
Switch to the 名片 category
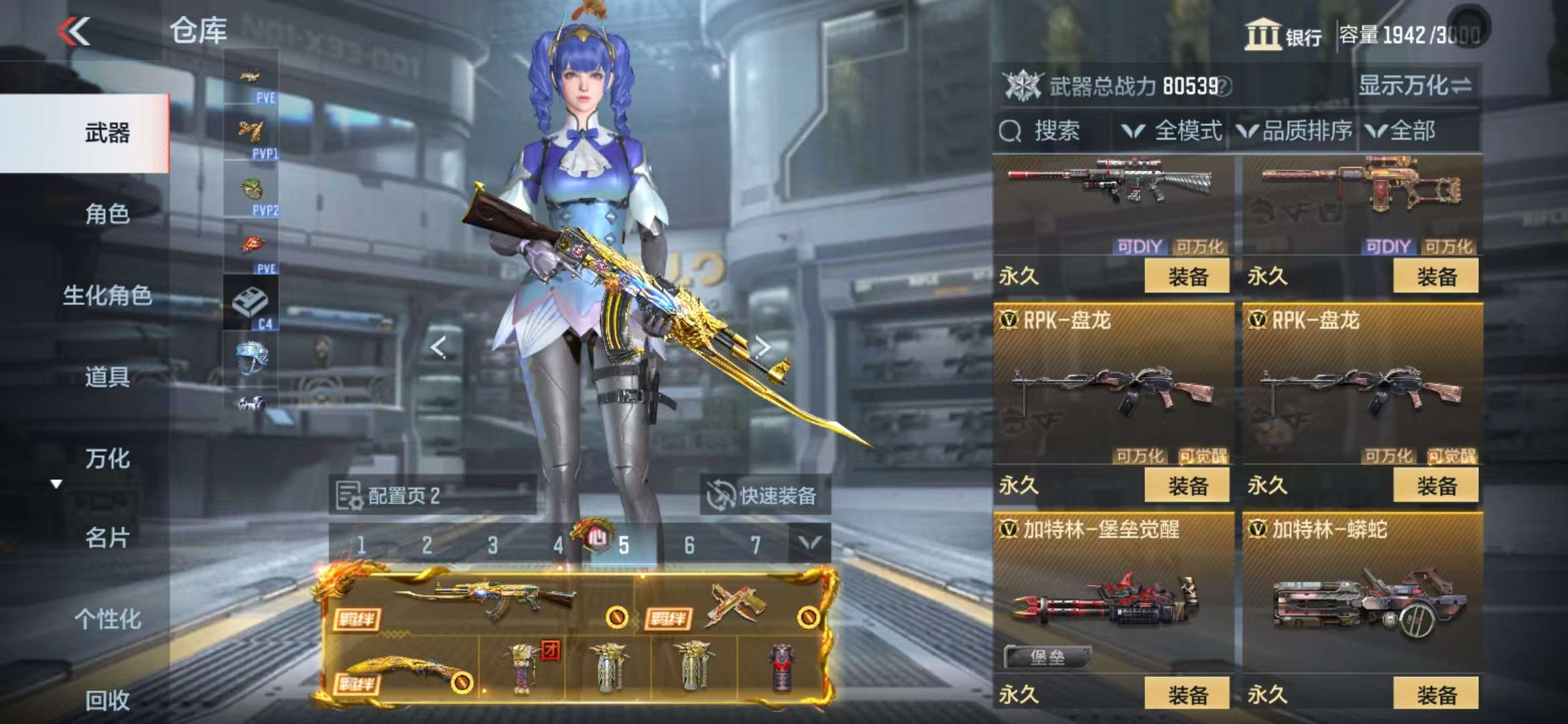(107, 538)
